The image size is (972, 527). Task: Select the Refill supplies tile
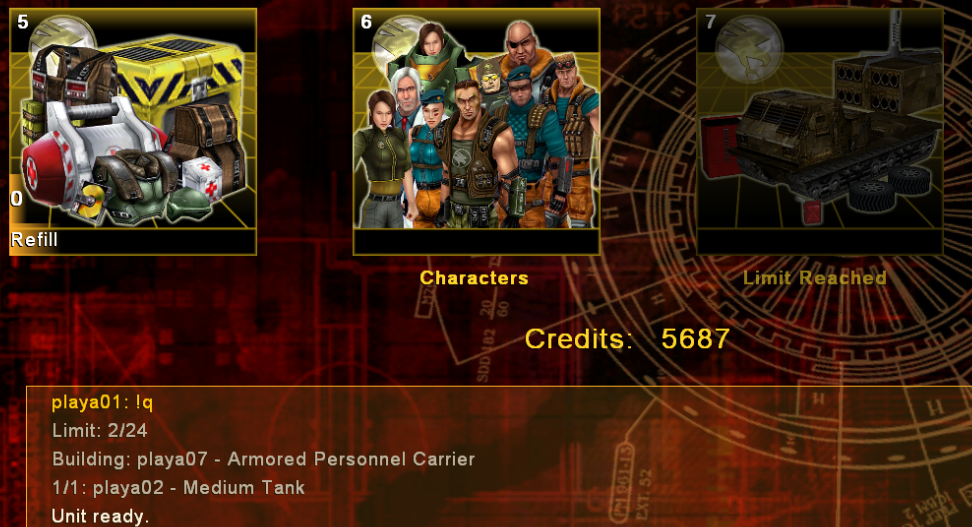click(133, 131)
